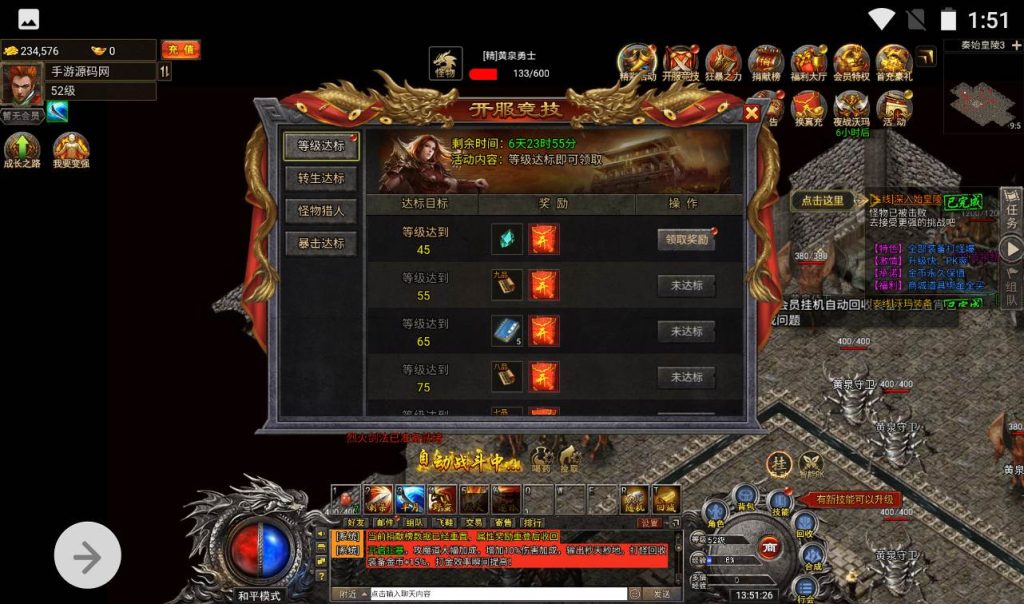
Task: Close the 开服竞技 event window
Action: 752,113
